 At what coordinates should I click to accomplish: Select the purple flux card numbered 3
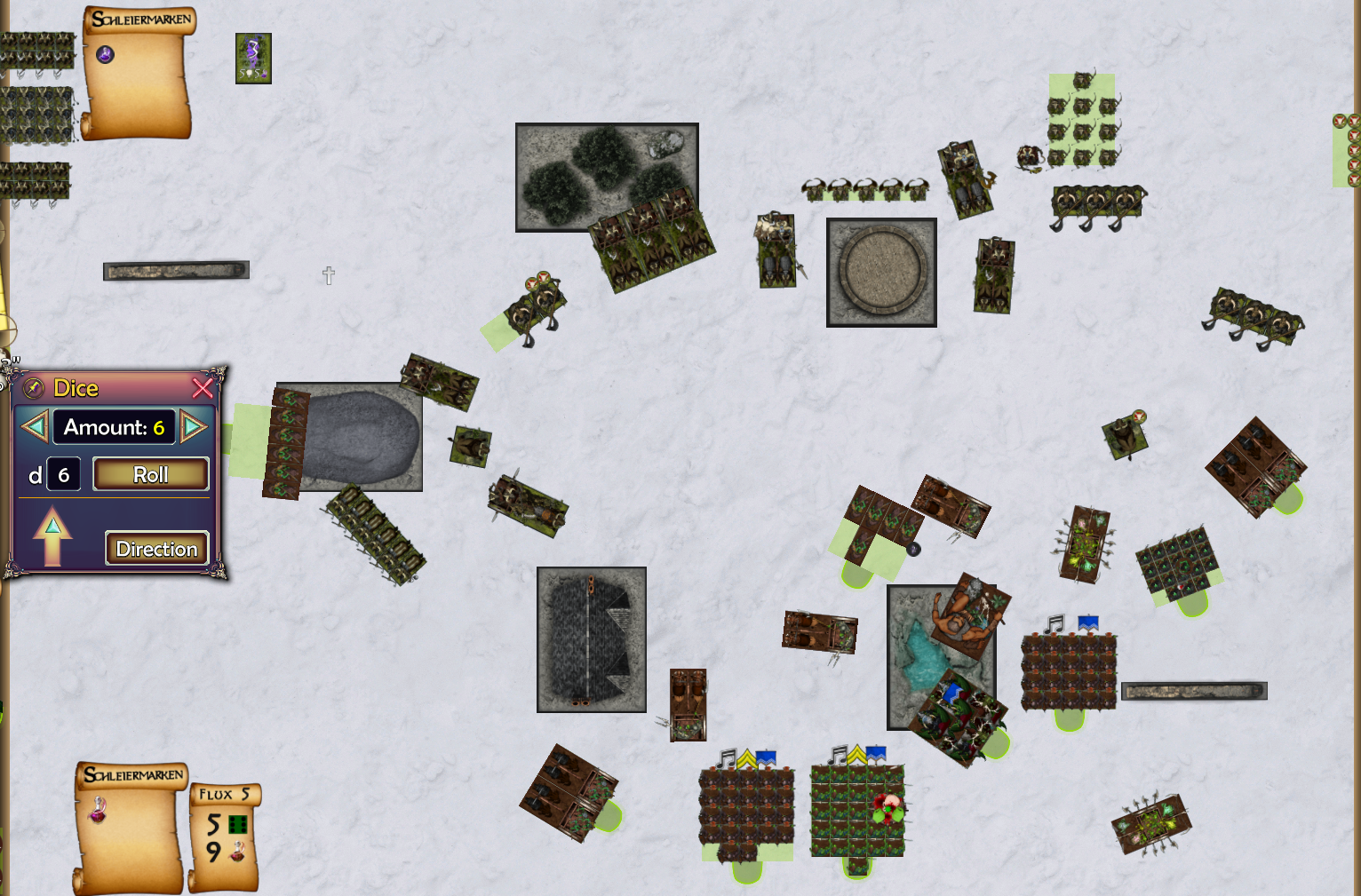tap(253, 59)
